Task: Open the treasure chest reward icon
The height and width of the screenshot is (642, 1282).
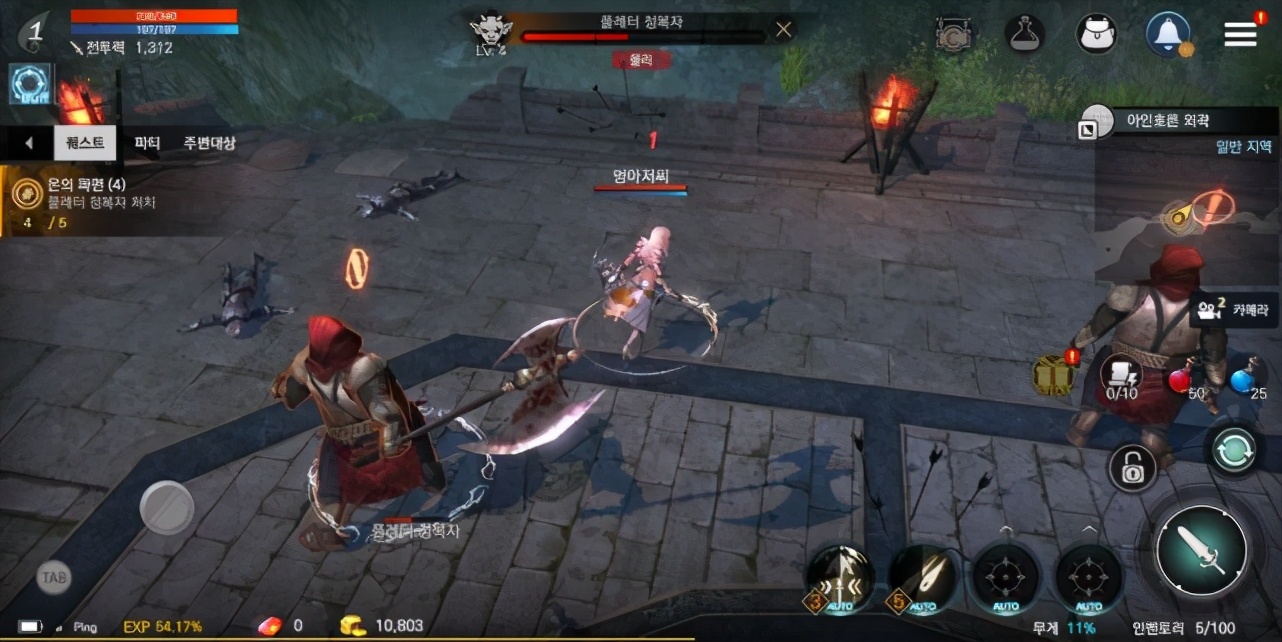Action: pyautogui.click(x=1054, y=374)
